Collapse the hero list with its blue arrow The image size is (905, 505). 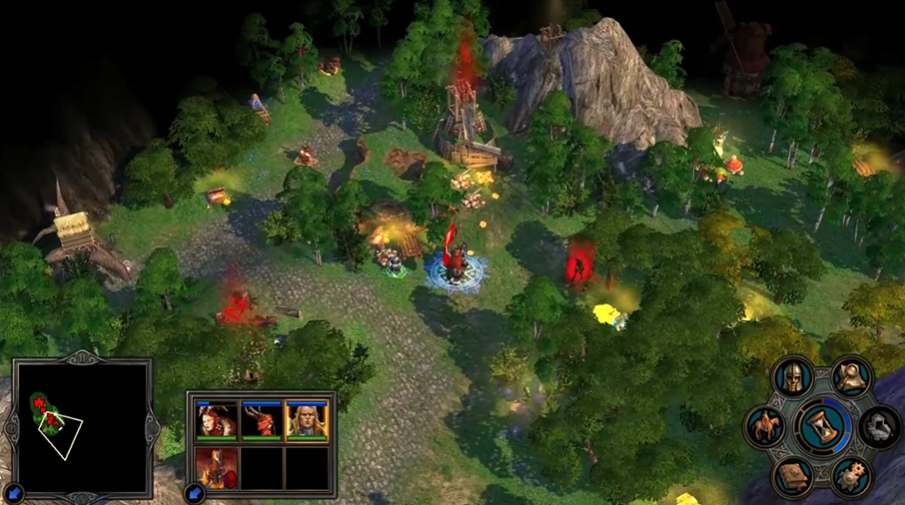(194, 492)
